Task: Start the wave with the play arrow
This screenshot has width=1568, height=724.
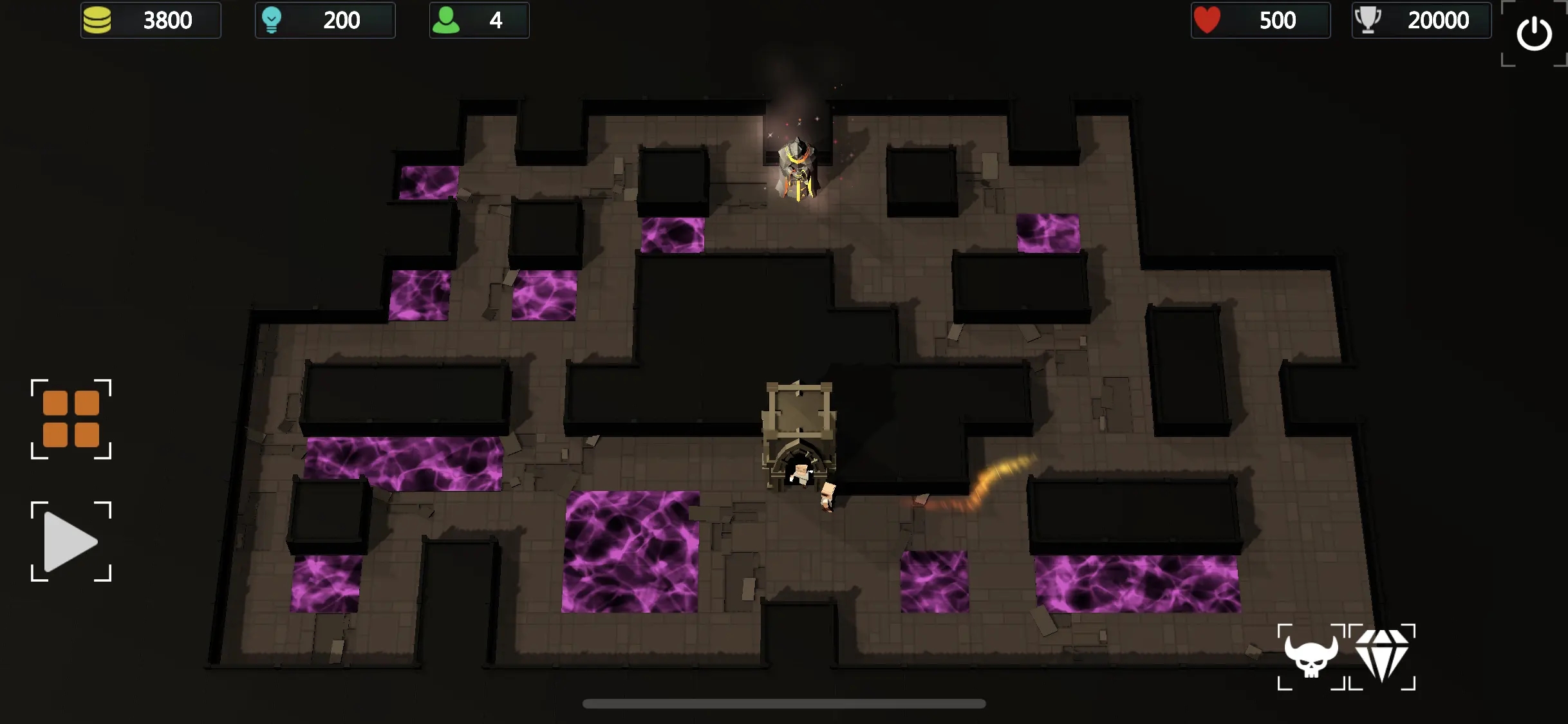Action: click(x=71, y=541)
